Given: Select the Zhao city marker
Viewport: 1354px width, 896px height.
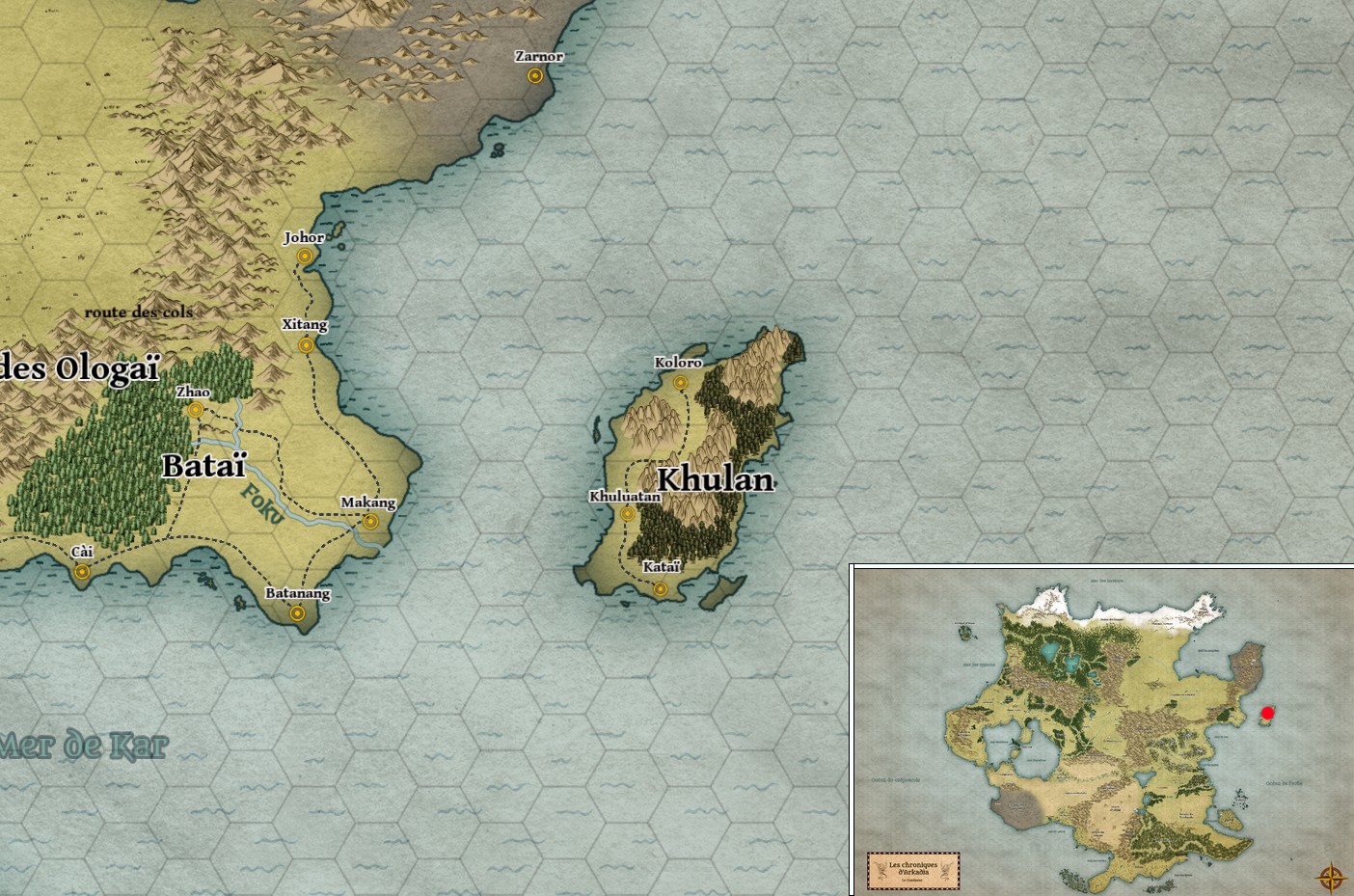Looking at the screenshot, I should [x=196, y=410].
